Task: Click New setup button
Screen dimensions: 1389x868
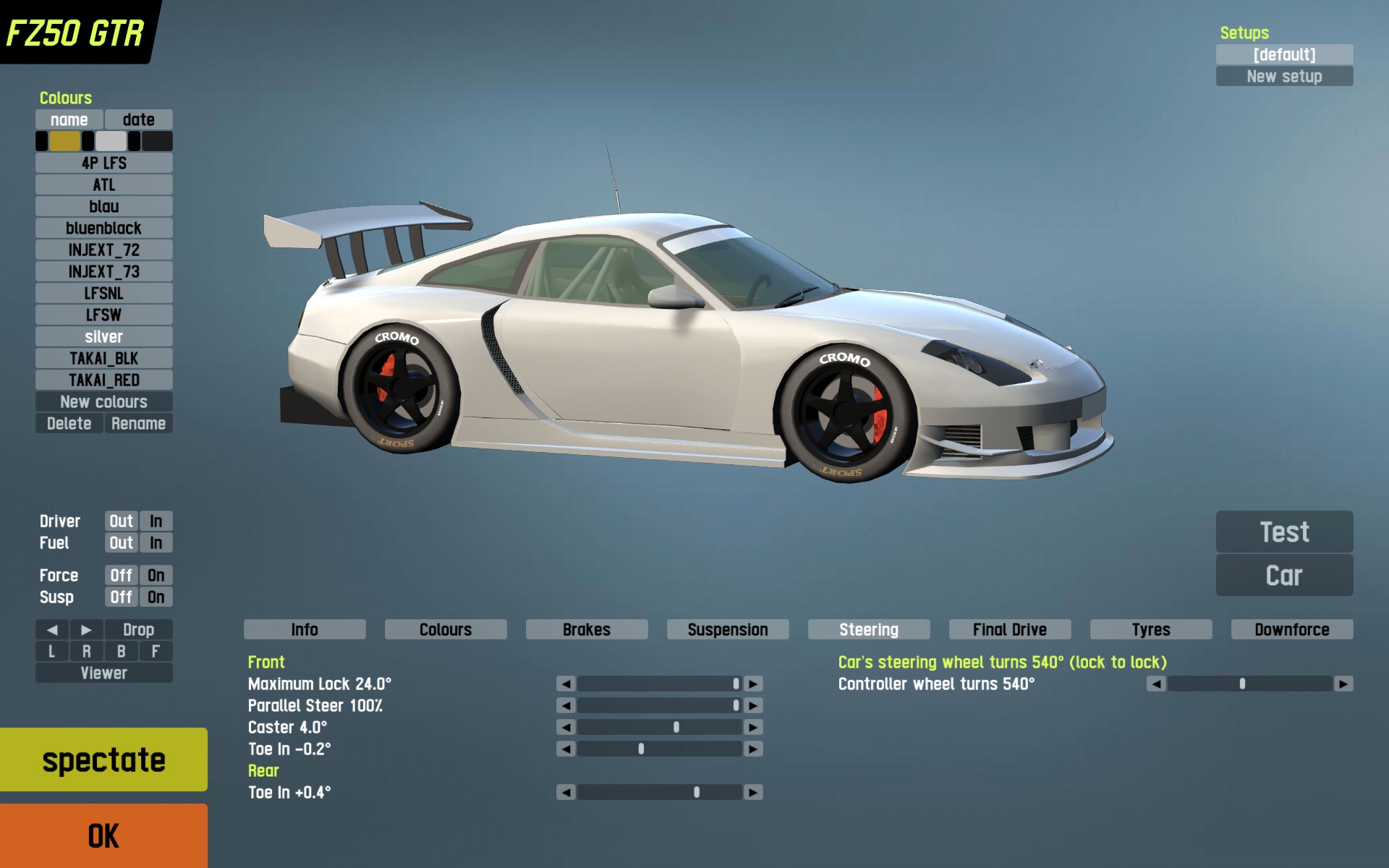Action: (x=1284, y=76)
